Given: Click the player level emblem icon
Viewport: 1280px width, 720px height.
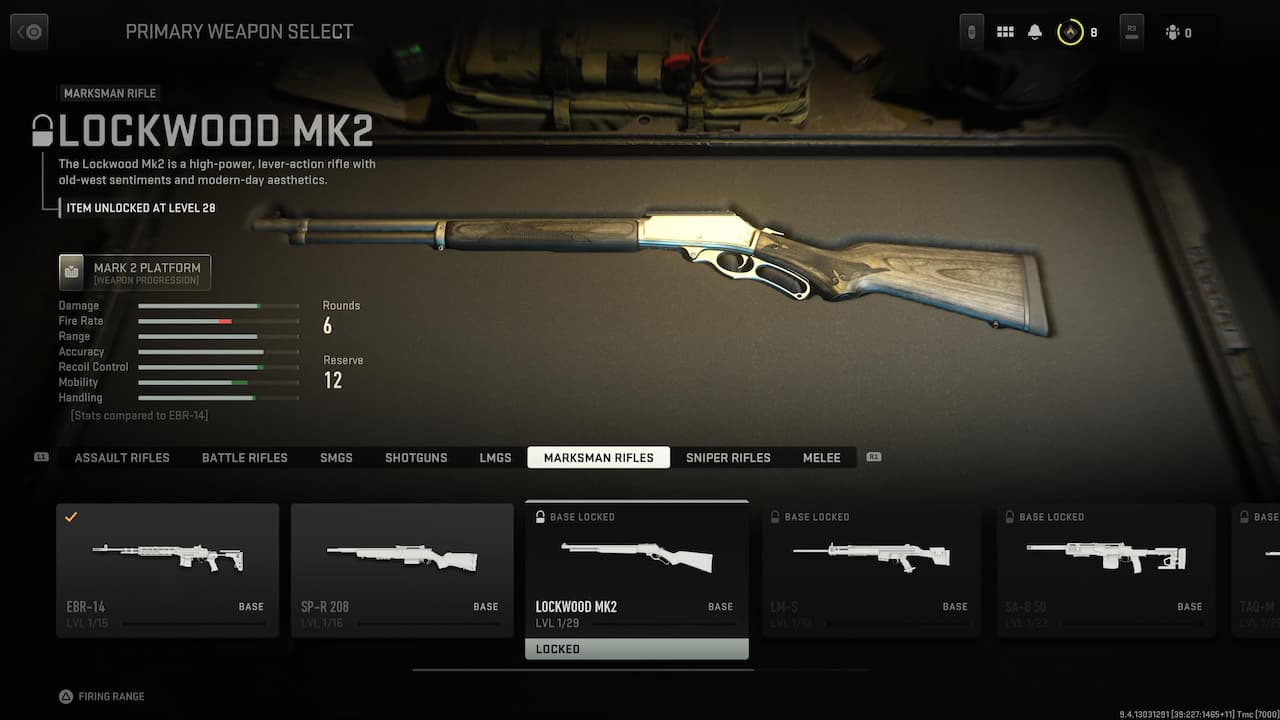Looking at the screenshot, I should 1071,31.
